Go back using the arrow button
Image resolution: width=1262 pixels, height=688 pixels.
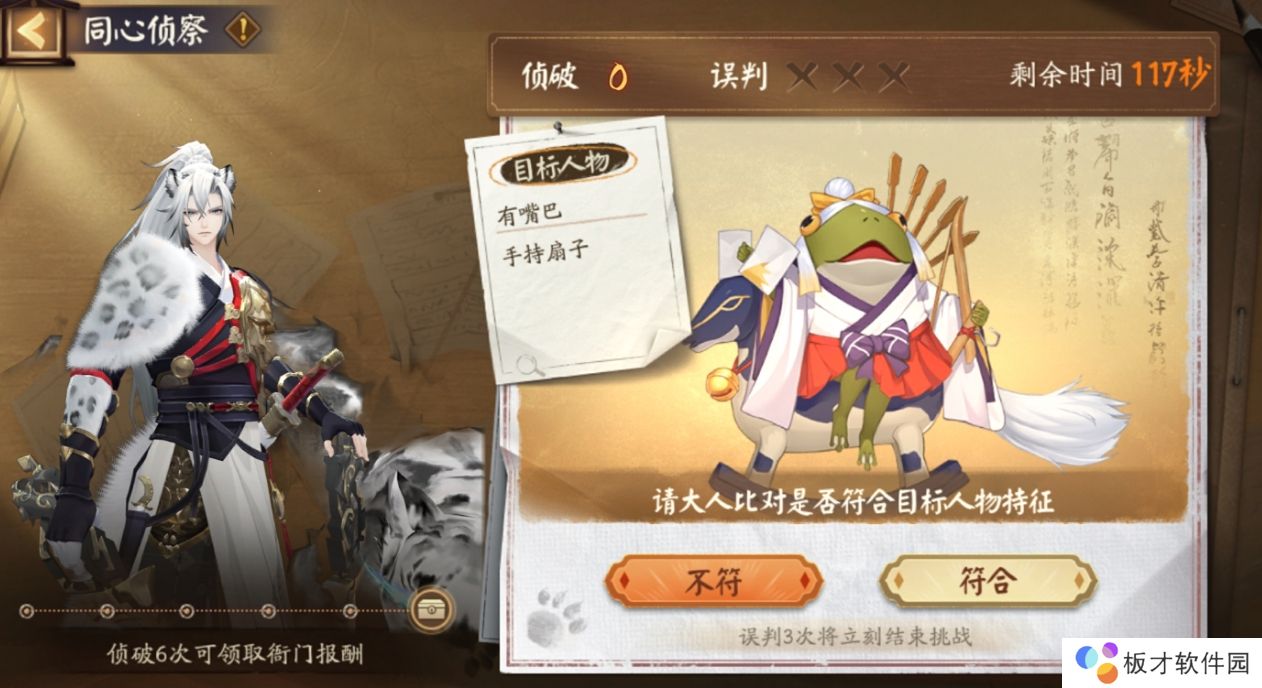tap(32, 31)
